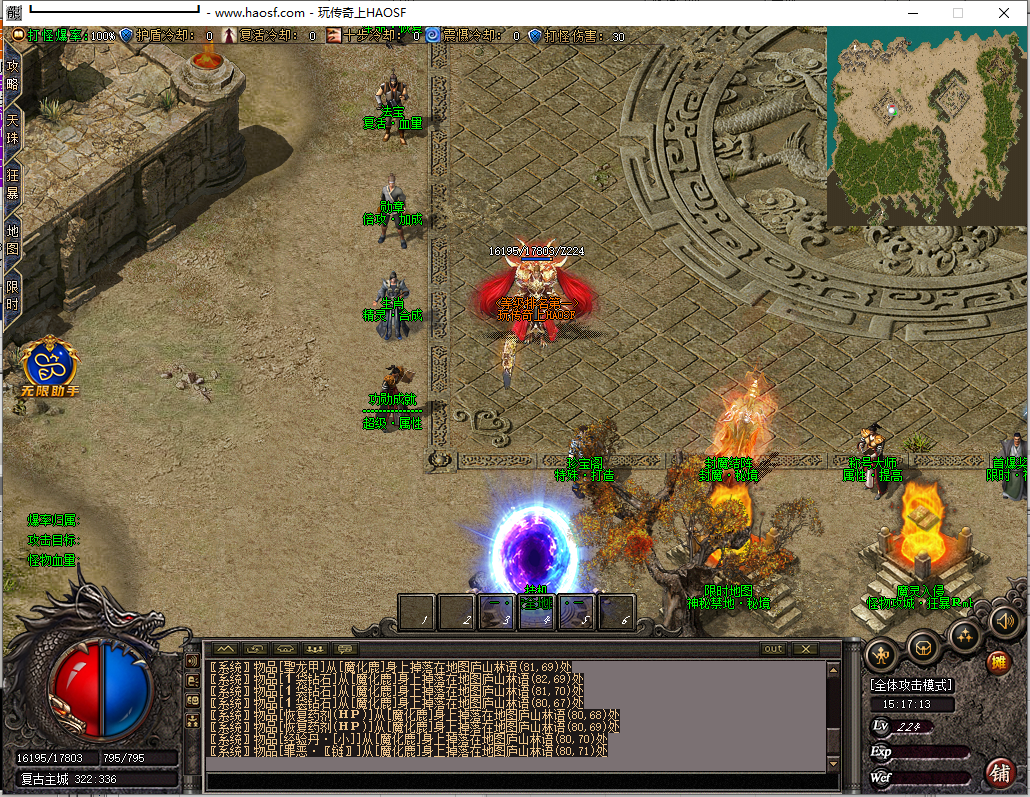The image size is (1030, 797).
Task: Toggle the speaker sound button
Action: [x=1005, y=621]
